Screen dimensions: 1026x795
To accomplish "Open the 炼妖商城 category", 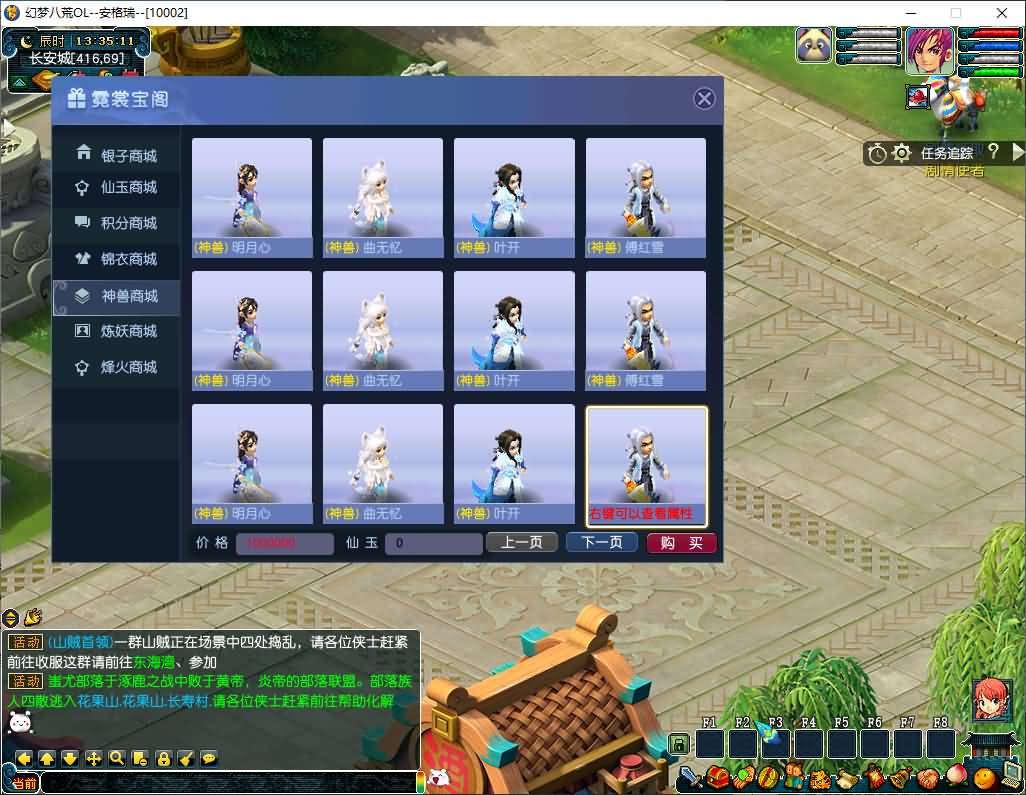I will point(117,331).
